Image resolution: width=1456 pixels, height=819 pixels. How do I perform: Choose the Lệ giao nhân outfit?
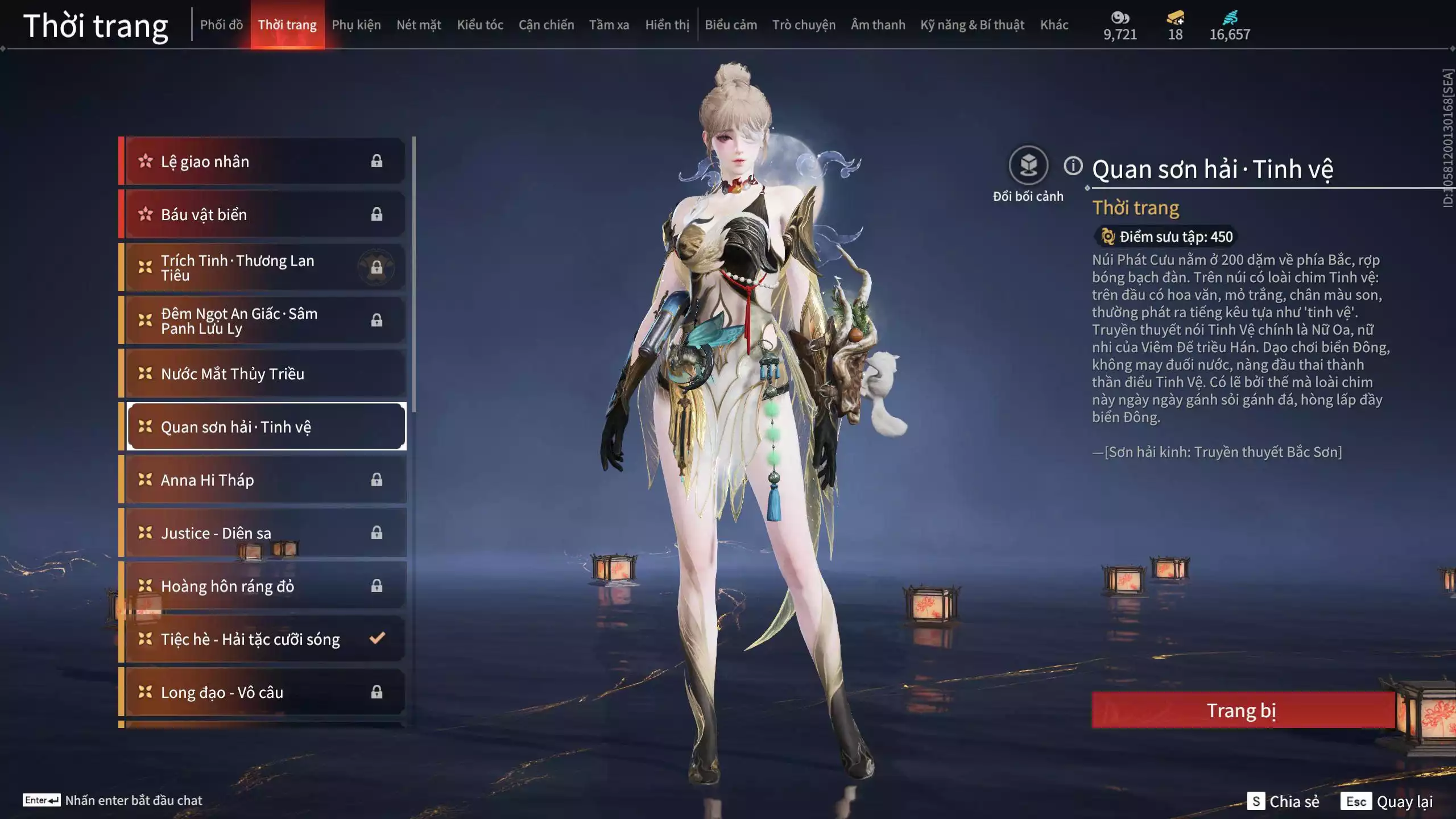pyautogui.click(x=264, y=162)
